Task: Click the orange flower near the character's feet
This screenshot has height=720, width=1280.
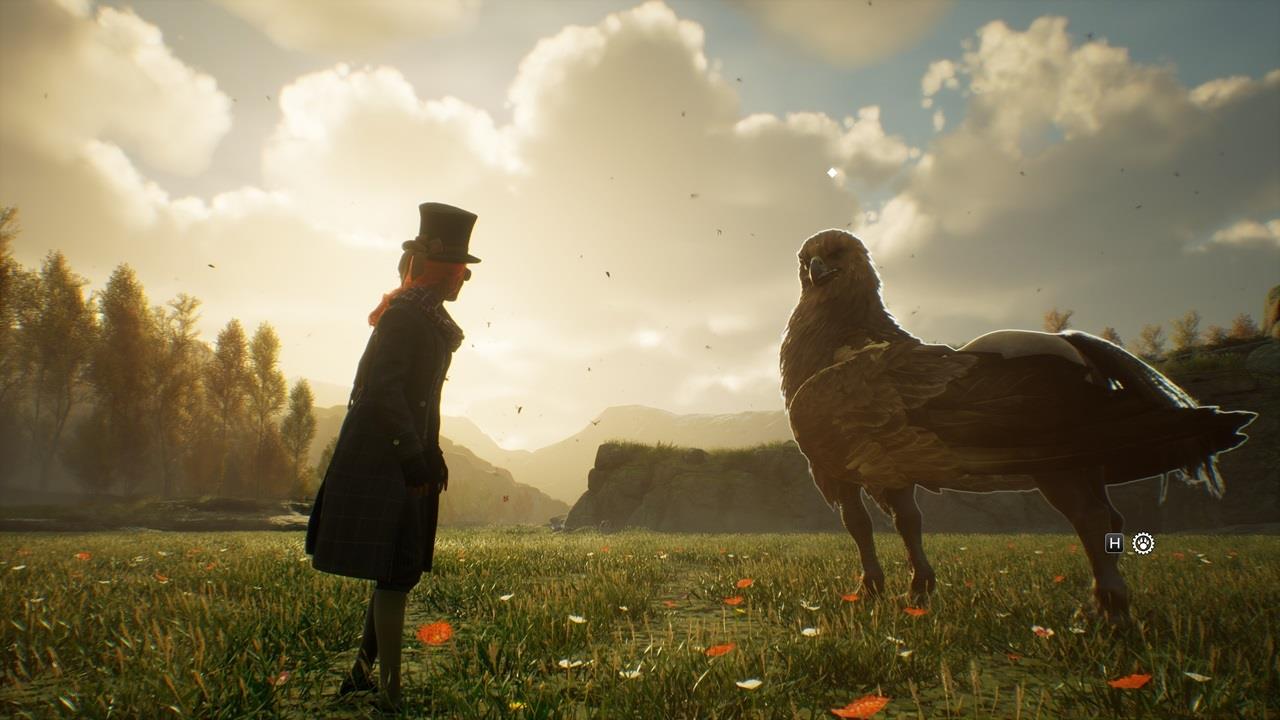Action: tap(434, 631)
